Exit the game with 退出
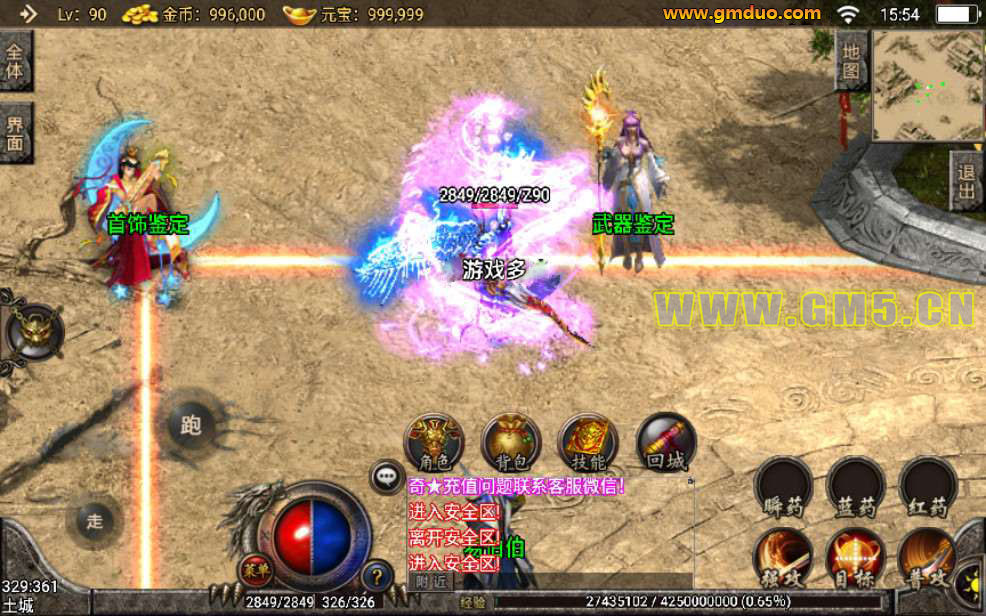Image resolution: width=986 pixels, height=616 pixels. [x=966, y=181]
